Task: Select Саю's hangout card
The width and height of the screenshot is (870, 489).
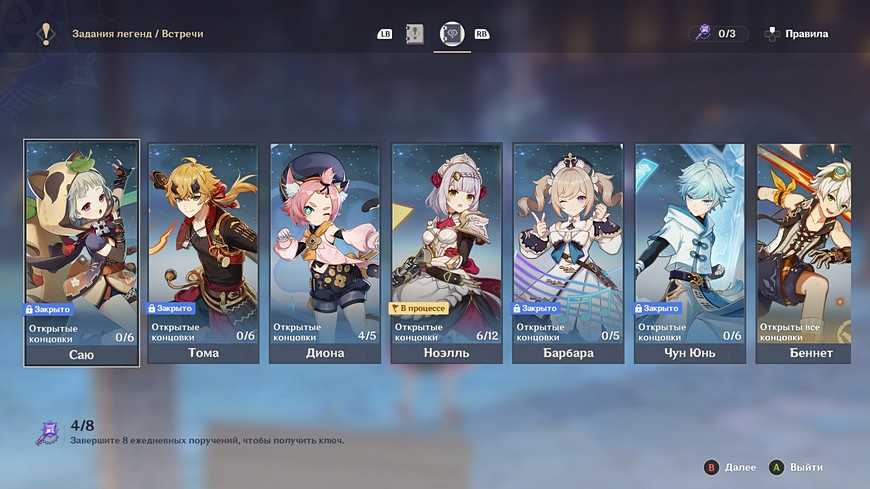Action: pyautogui.click(x=81, y=253)
